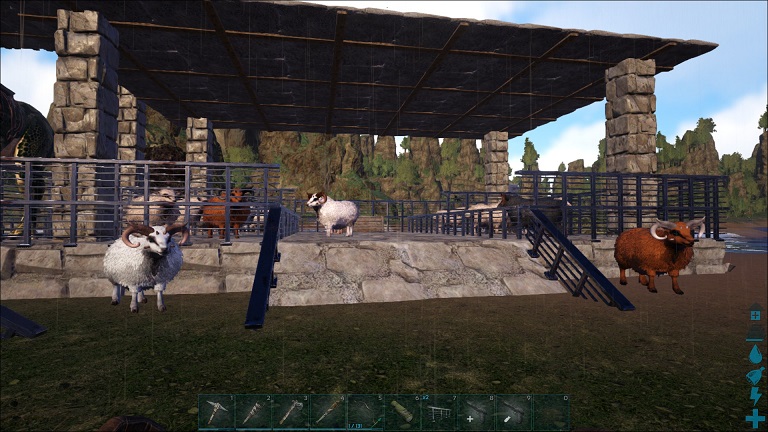This screenshot has width=768, height=432.
Task: Select the weapon in hotbar slot 4
Action: [327, 412]
